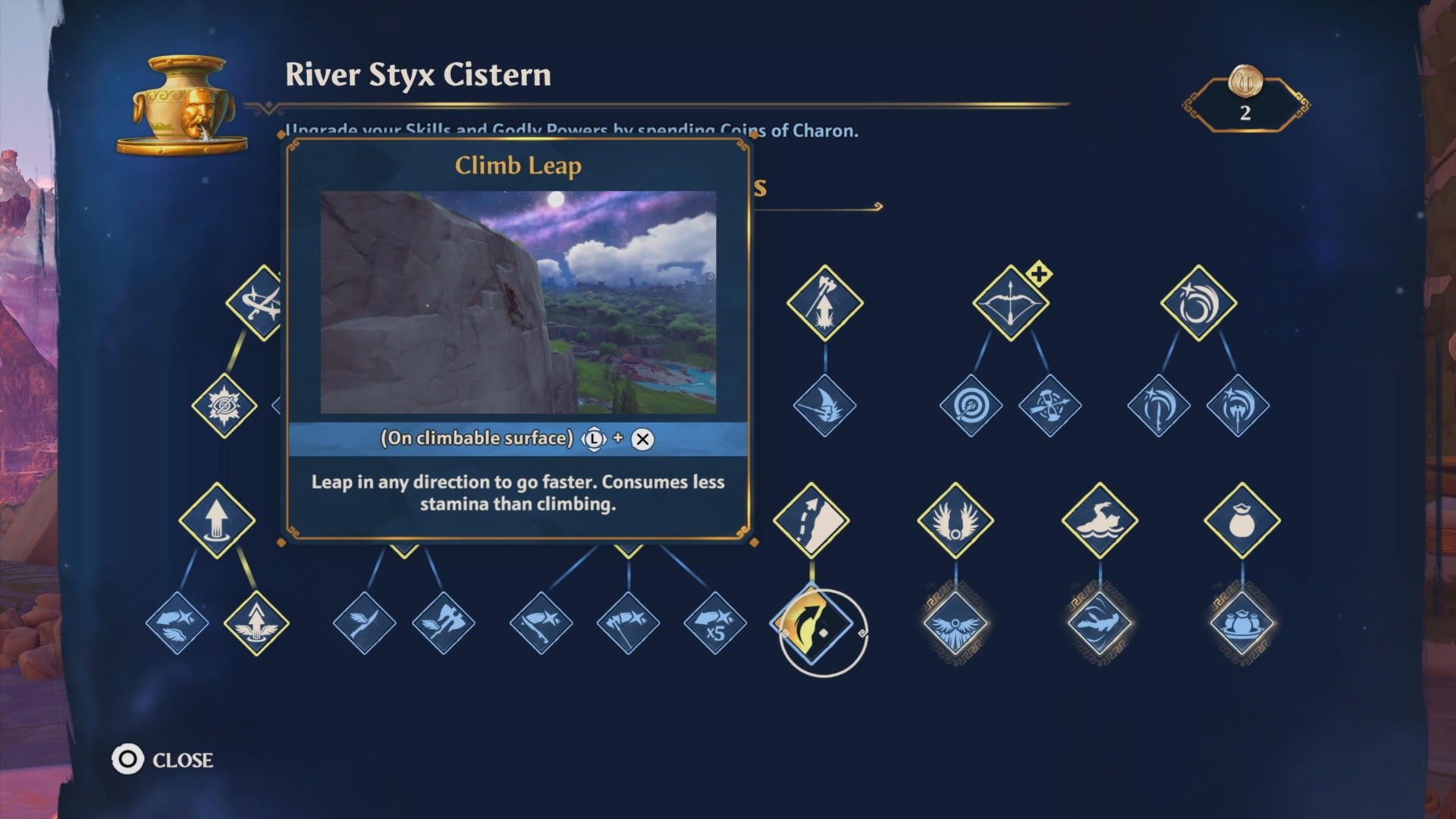The height and width of the screenshot is (819, 1456).
Task: Select the glide wings skill node
Action: pos(957,521)
